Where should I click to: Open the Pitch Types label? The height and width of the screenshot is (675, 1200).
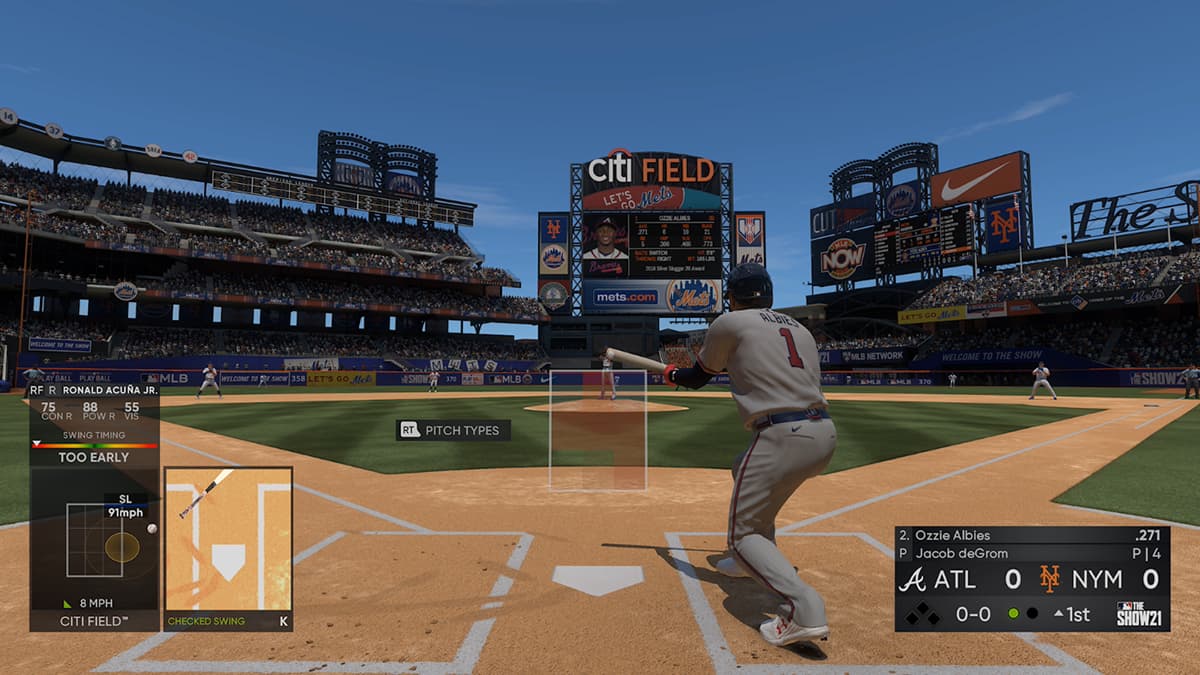pos(454,430)
